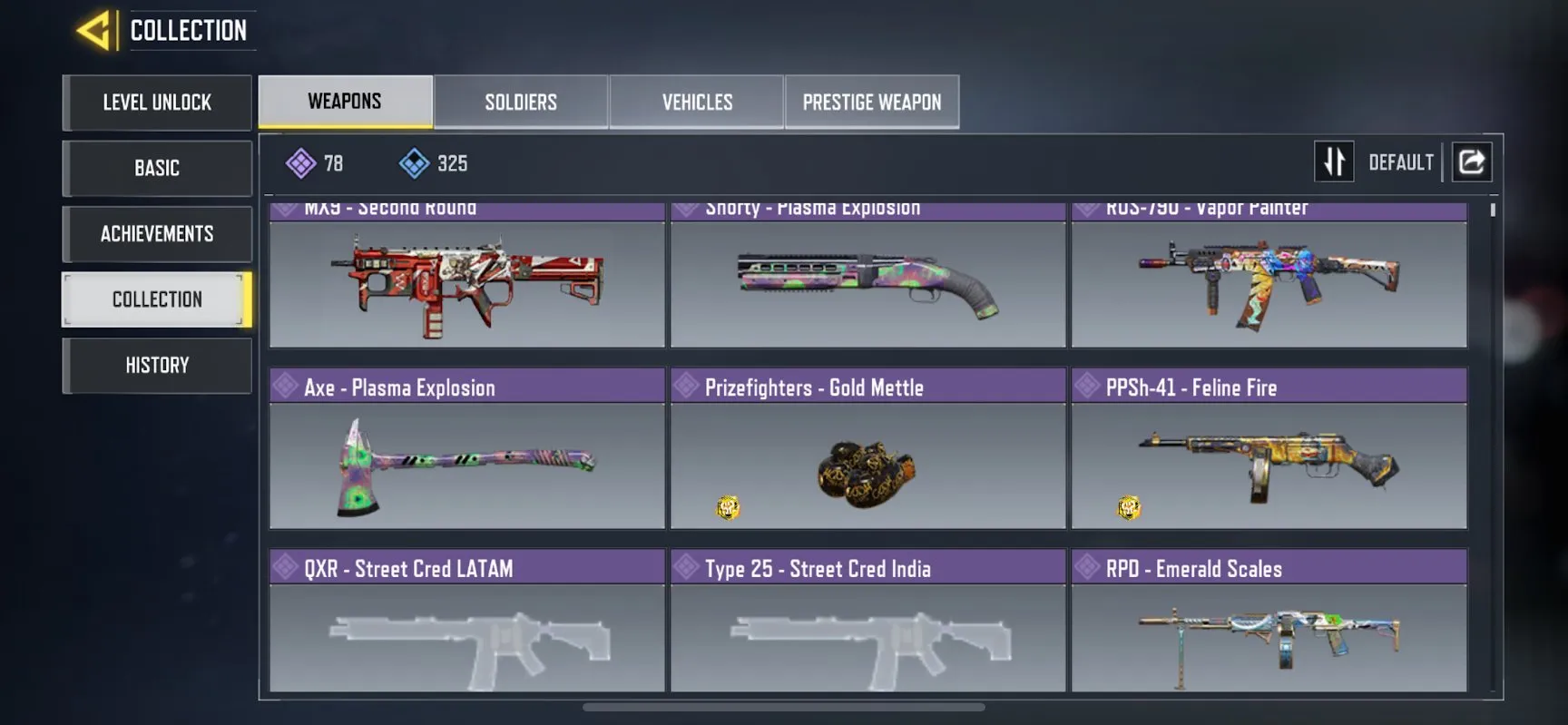Expand the Shorty - Plasma Explosion header bar
This screenshot has height=725, width=1568.
tap(867, 210)
